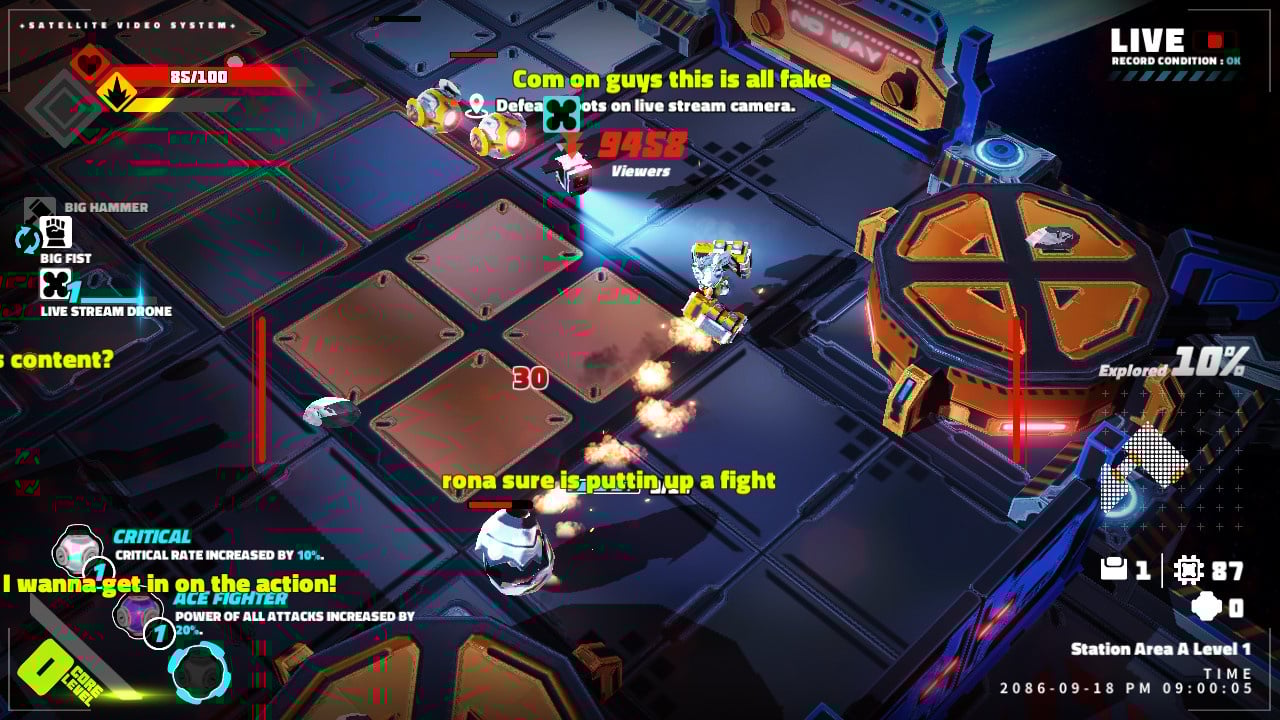Click the Critical buff cube icon
The width and height of the screenshot is (1280, 720).
point(75,551)
